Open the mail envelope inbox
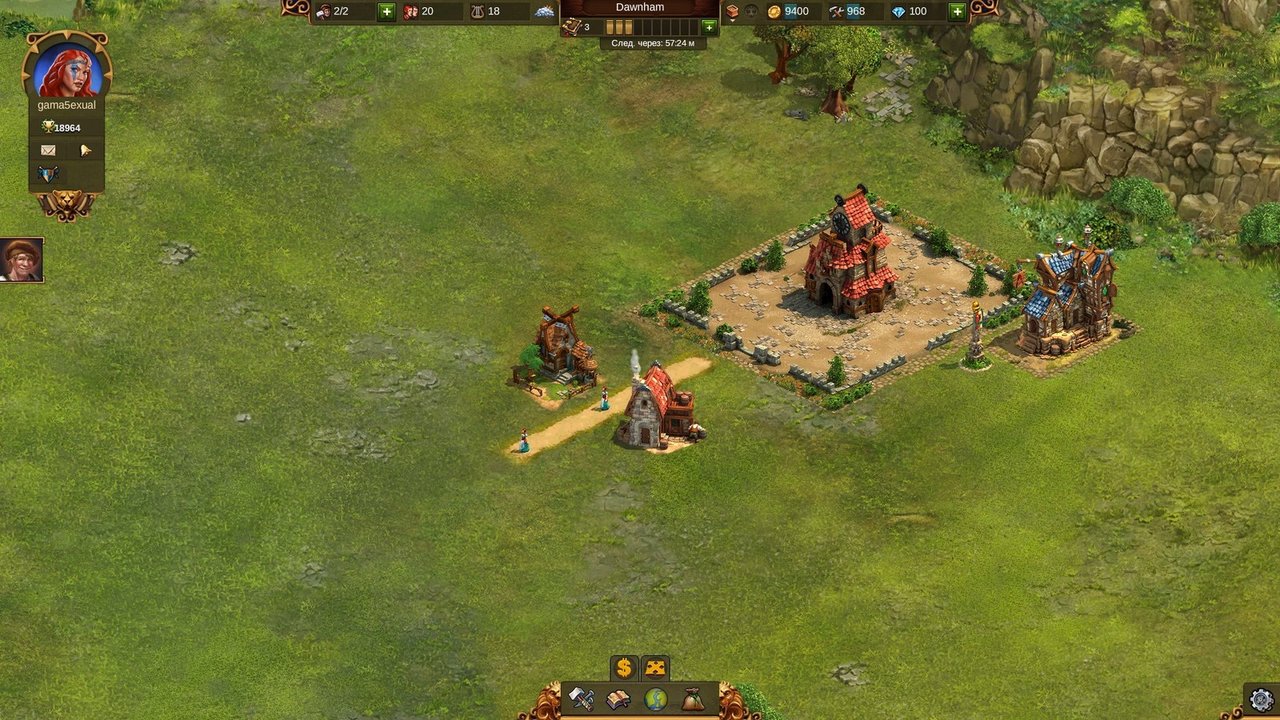 48,150
